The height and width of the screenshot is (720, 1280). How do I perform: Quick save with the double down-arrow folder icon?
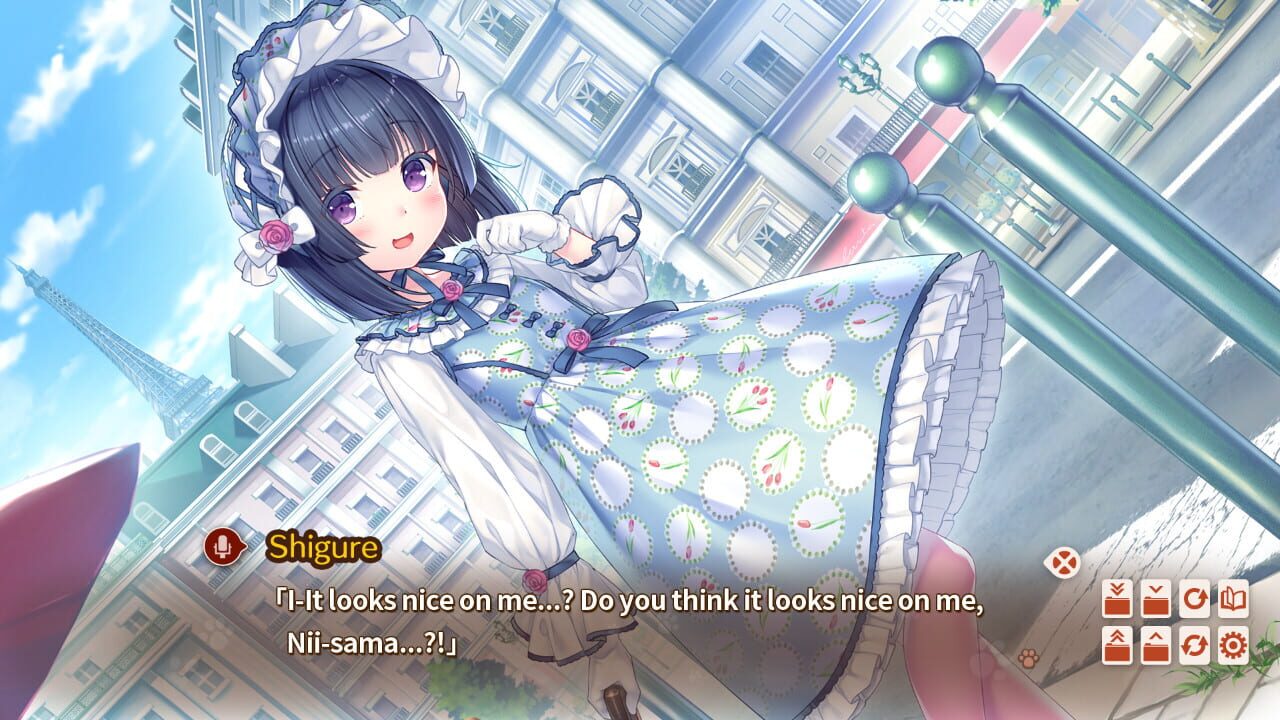(1118, 598)
